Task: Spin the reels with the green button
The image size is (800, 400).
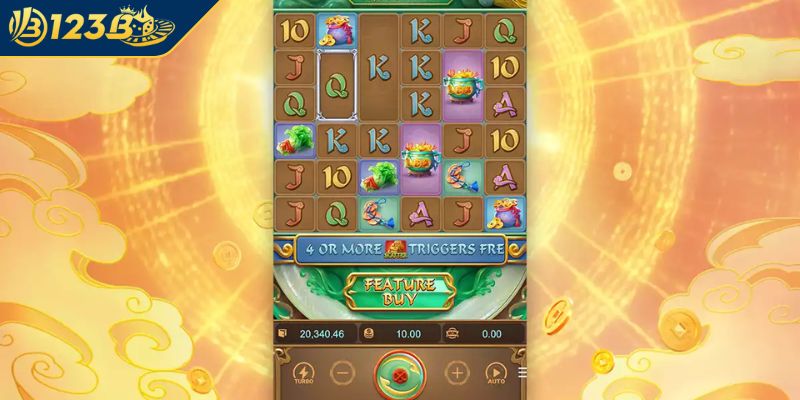Action: [x=399, y=375]
